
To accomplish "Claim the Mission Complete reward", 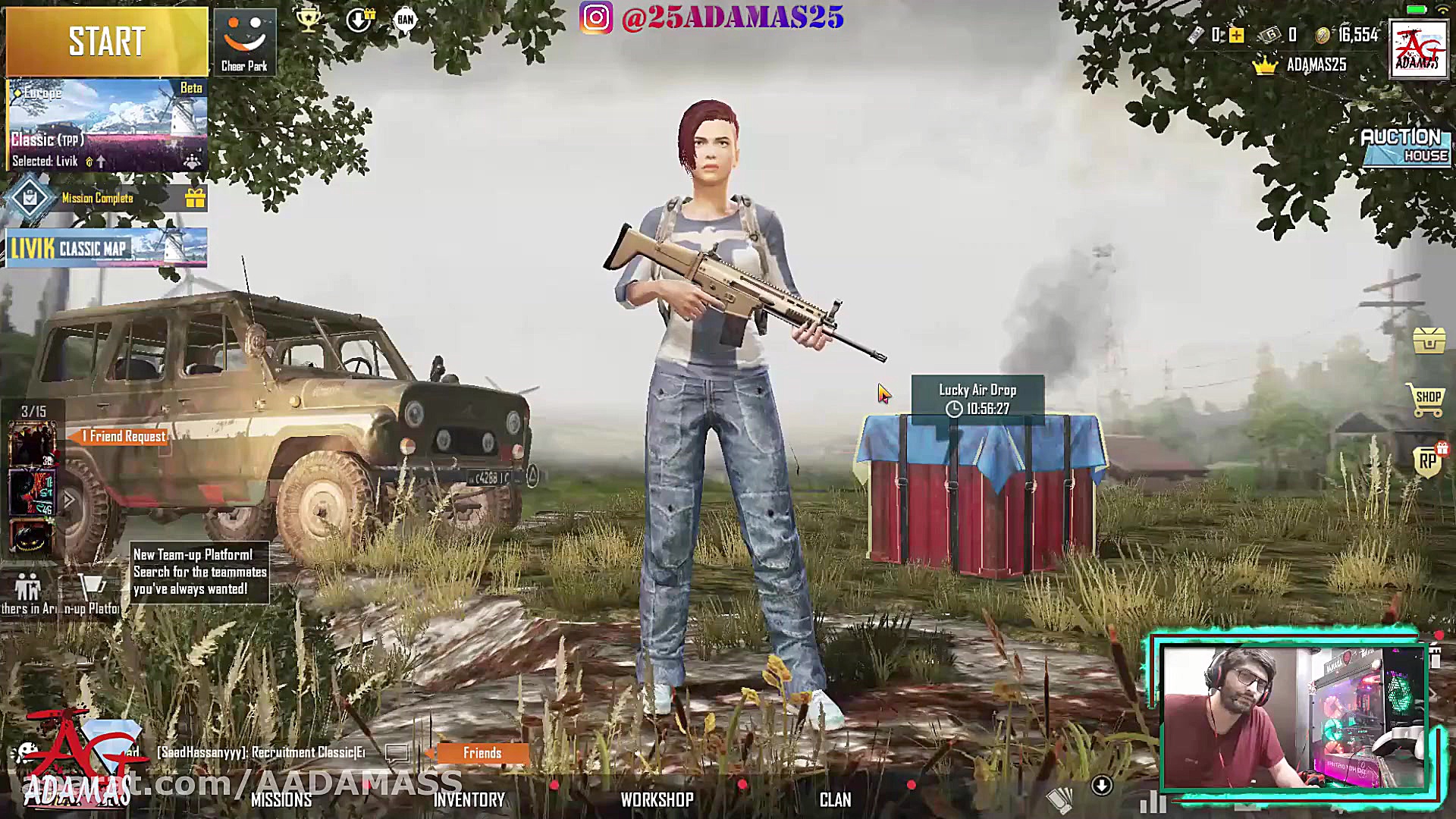I will click(195, 199).
